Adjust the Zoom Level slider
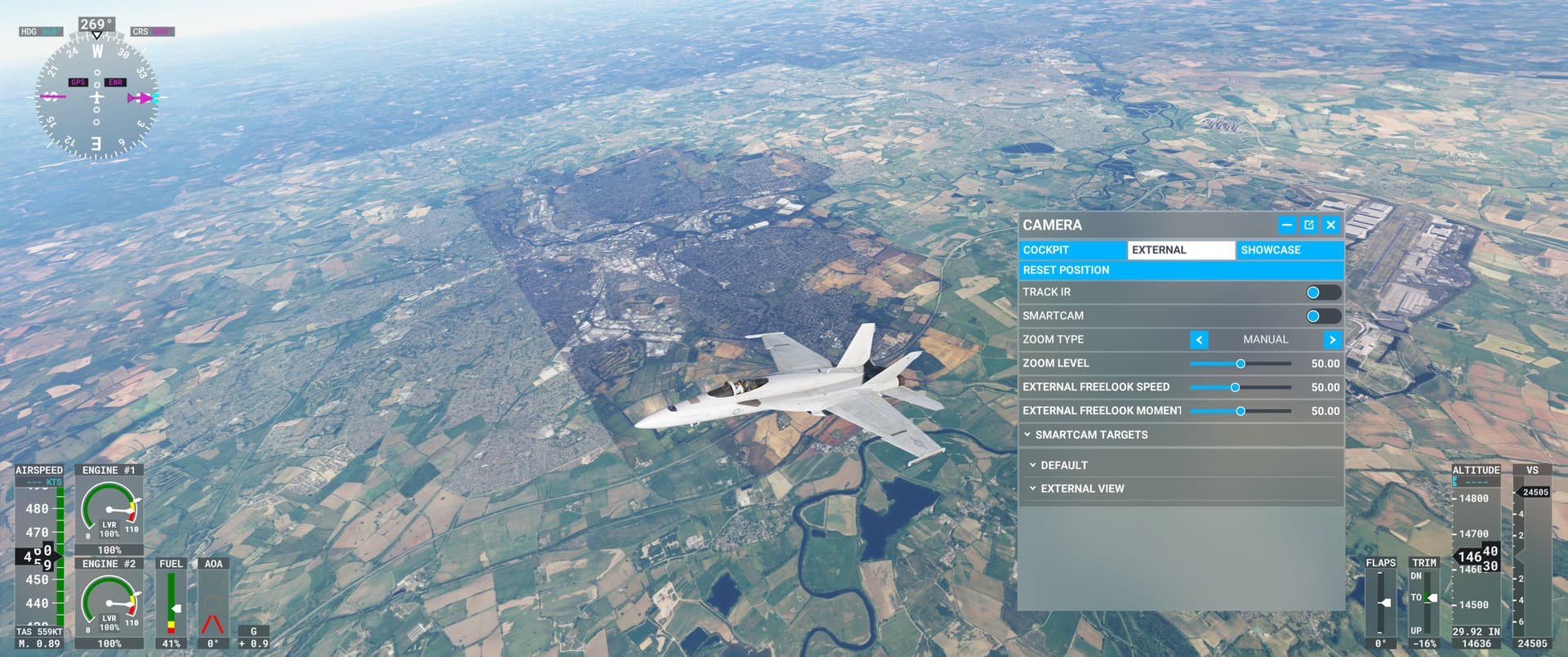1568x657 pixels. [1241, 364]
